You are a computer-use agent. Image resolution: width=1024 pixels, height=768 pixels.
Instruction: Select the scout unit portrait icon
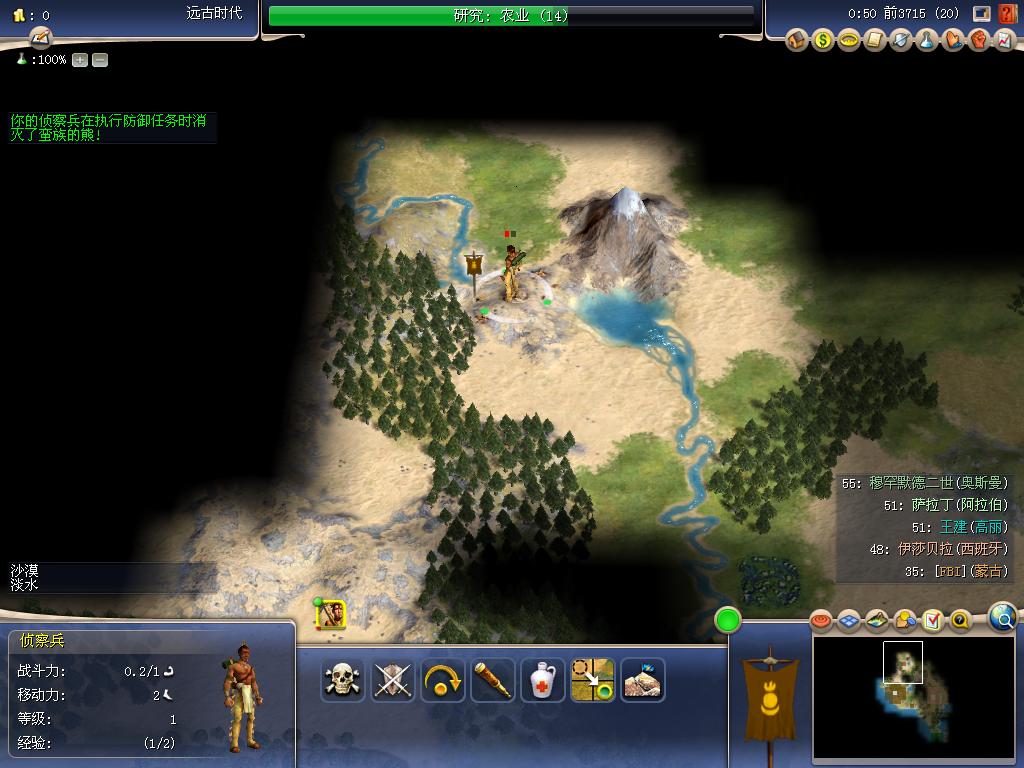(x=331, y=615)
